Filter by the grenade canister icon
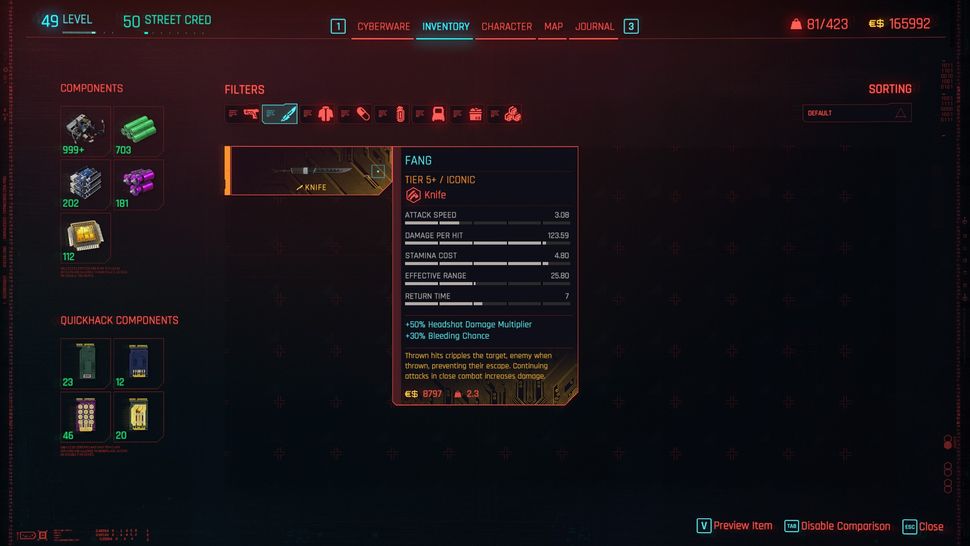The height and width of the screenshot is (546, 970). [x=400, y=114]
